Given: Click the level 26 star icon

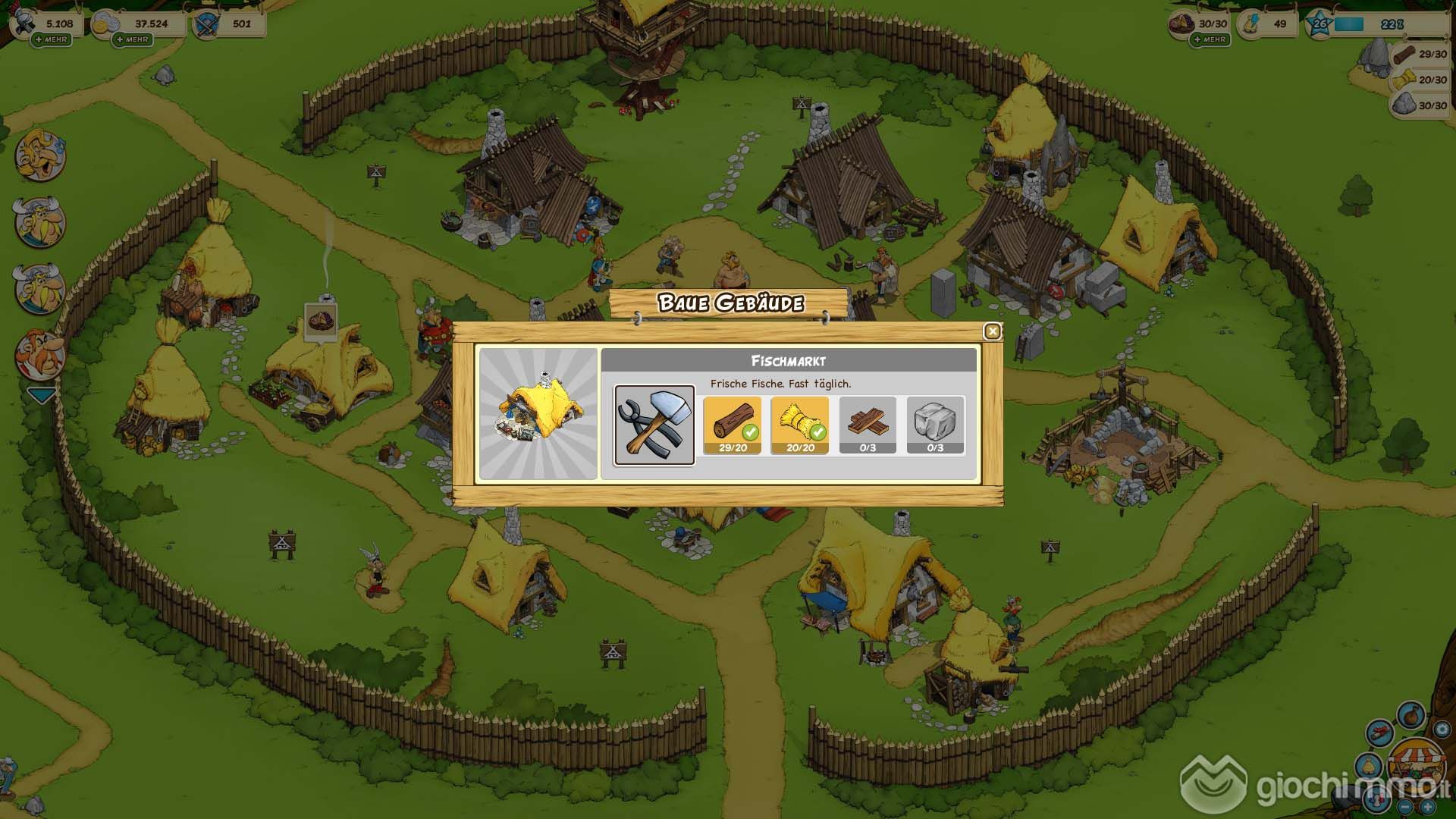Looking at the screenshot, I should [x=1320, y=24].
